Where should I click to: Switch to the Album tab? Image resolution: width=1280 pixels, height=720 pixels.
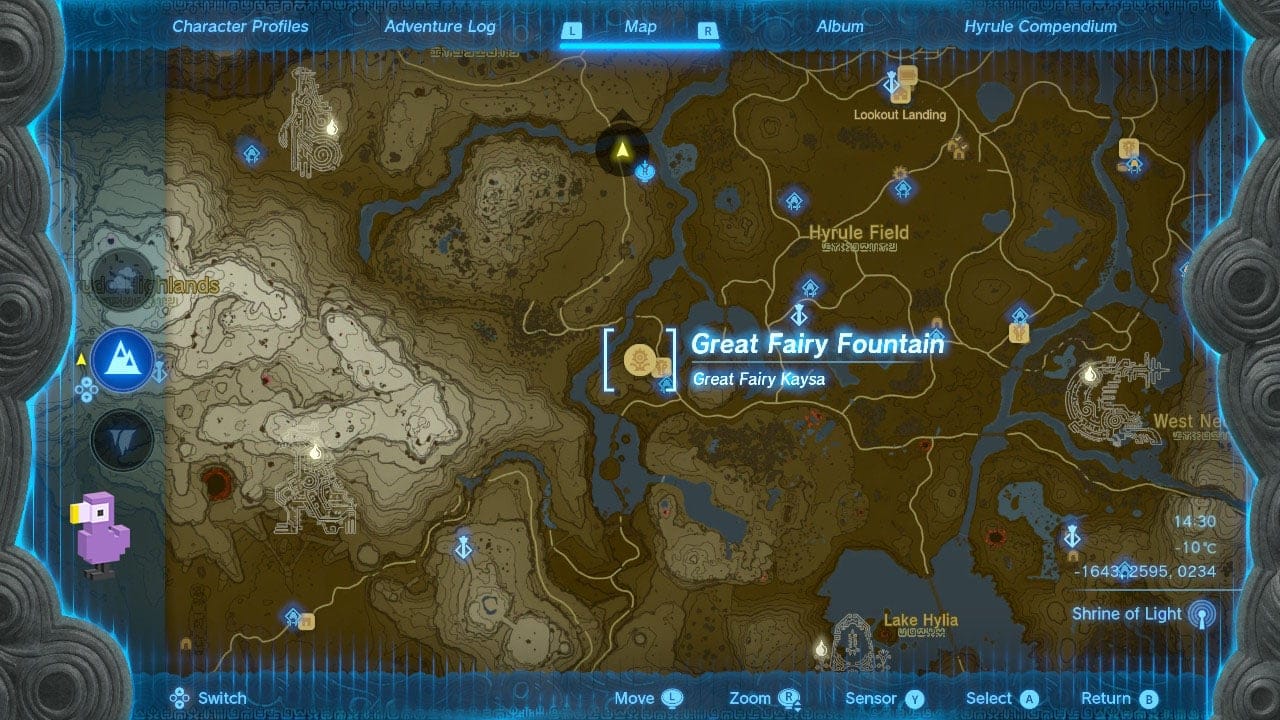pyautogui.click(x=839, y=27)
